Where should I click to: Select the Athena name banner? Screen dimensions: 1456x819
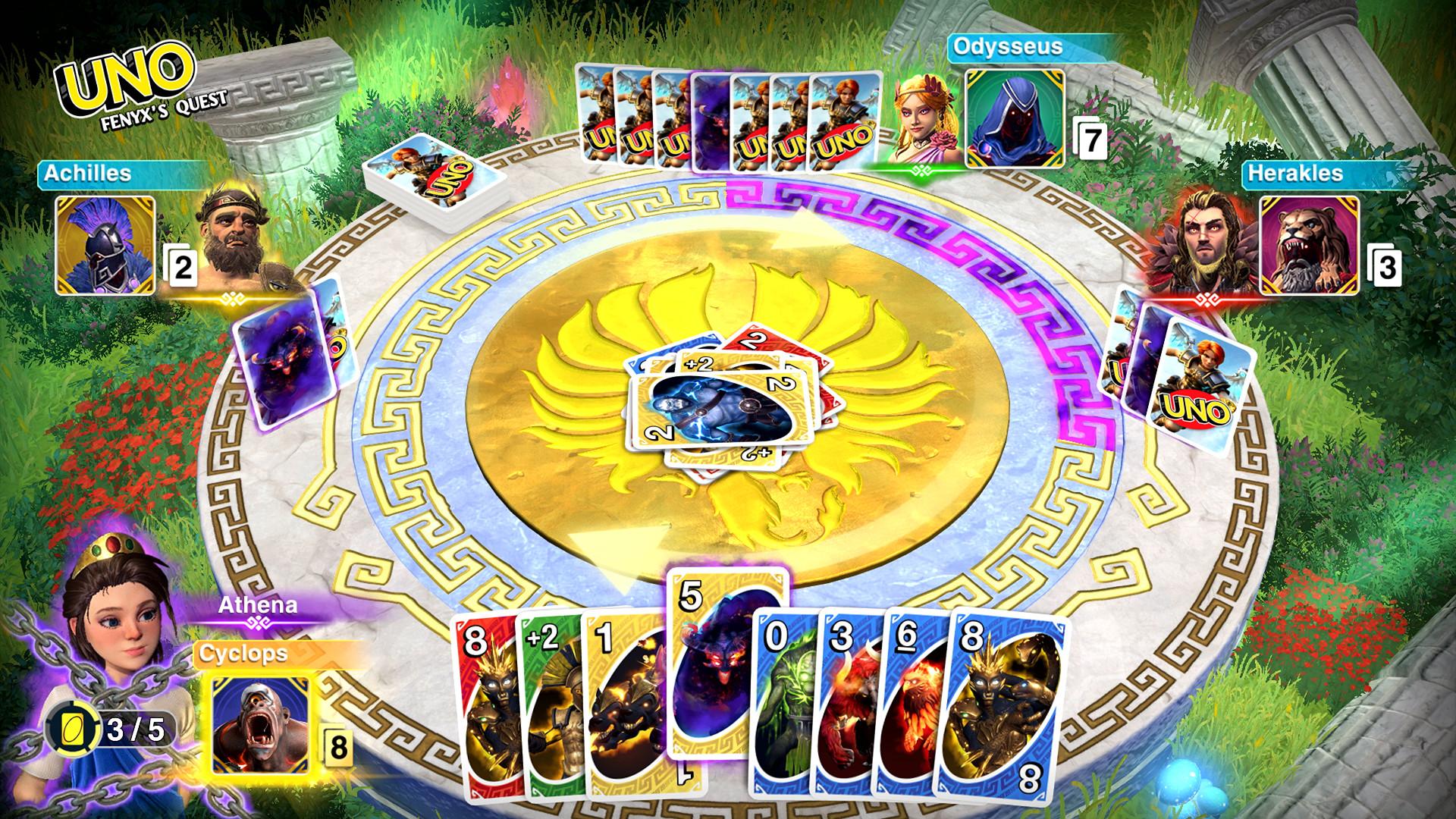(x=257, y=607)
